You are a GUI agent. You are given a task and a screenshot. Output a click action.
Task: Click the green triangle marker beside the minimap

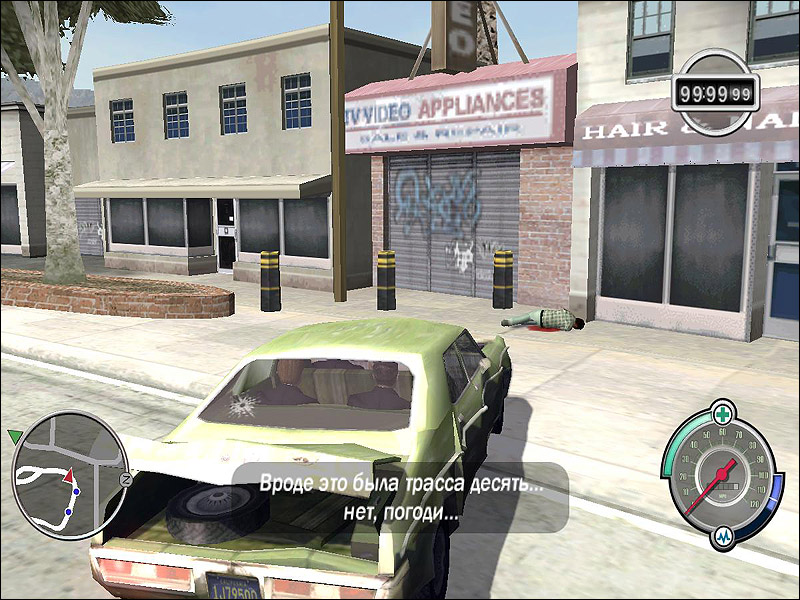coord(14,435)
